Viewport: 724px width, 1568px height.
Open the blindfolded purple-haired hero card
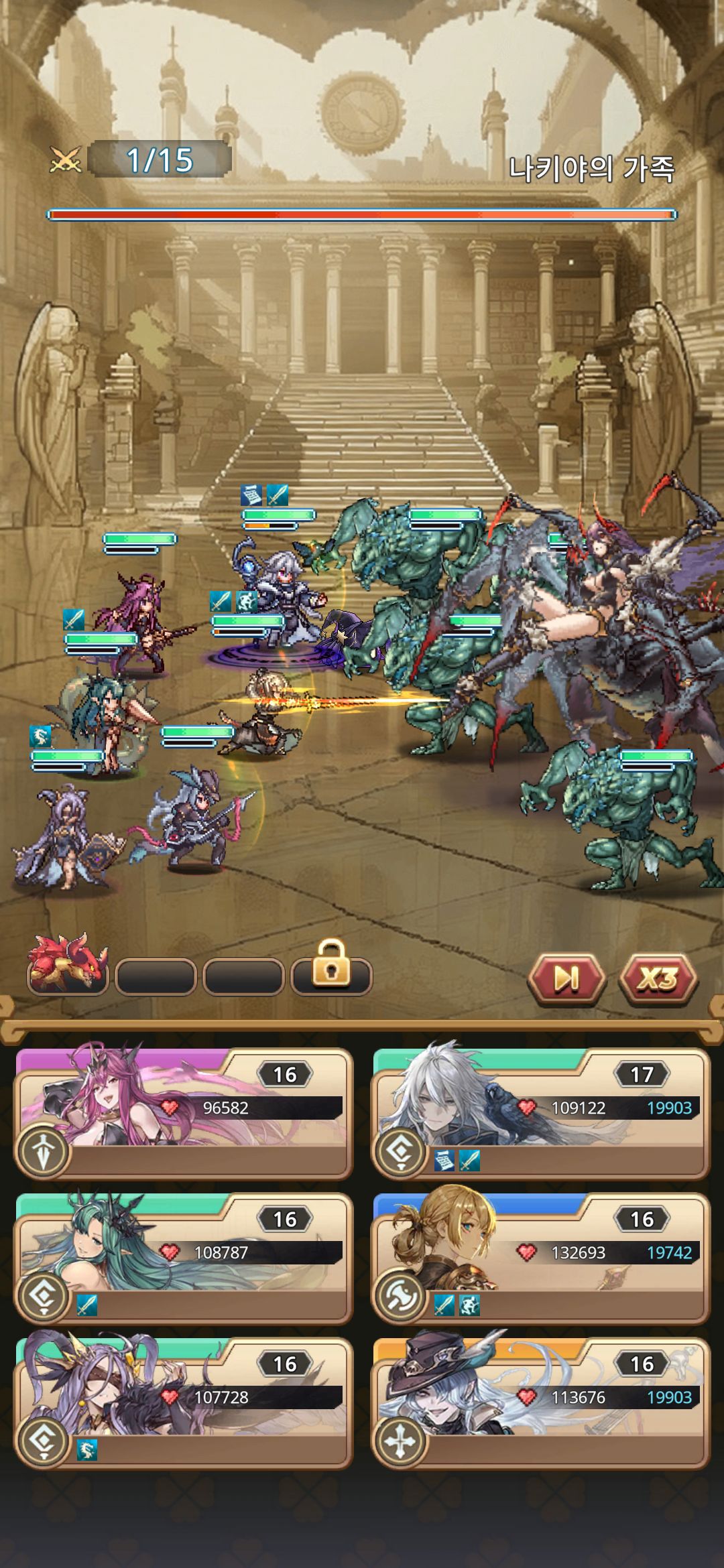point(184,1402)
